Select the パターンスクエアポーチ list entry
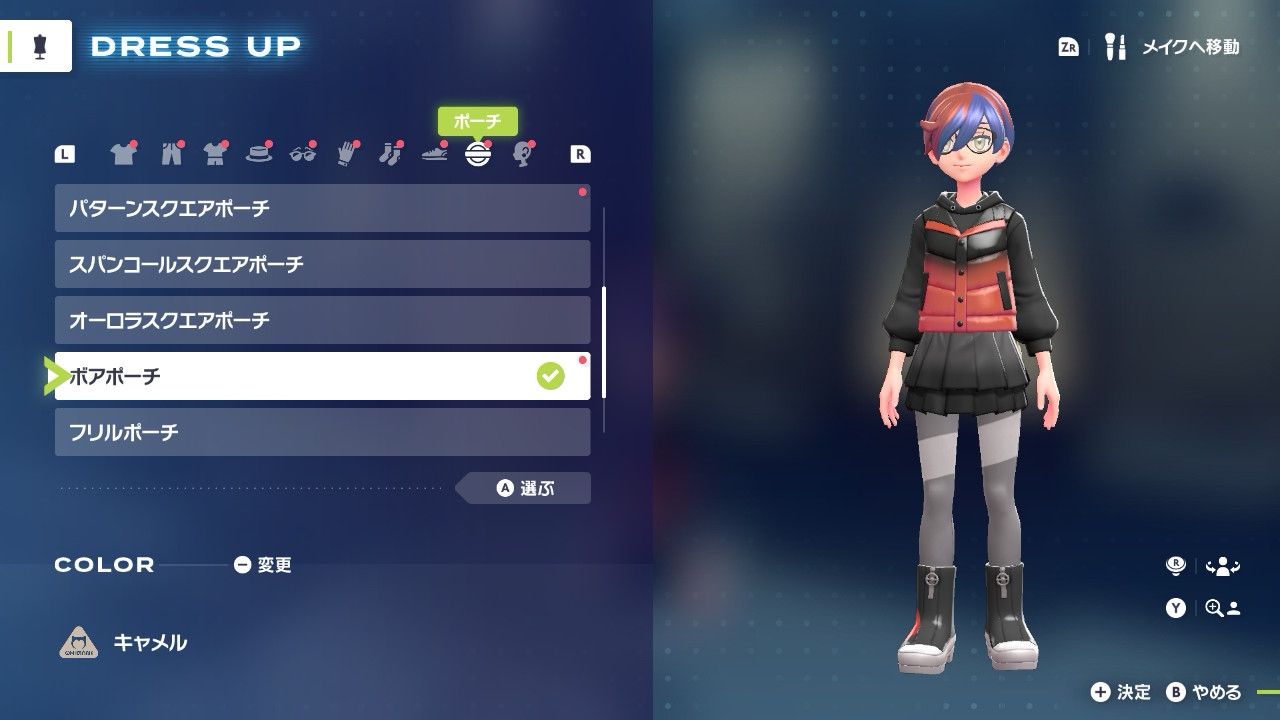 [322, 208]
